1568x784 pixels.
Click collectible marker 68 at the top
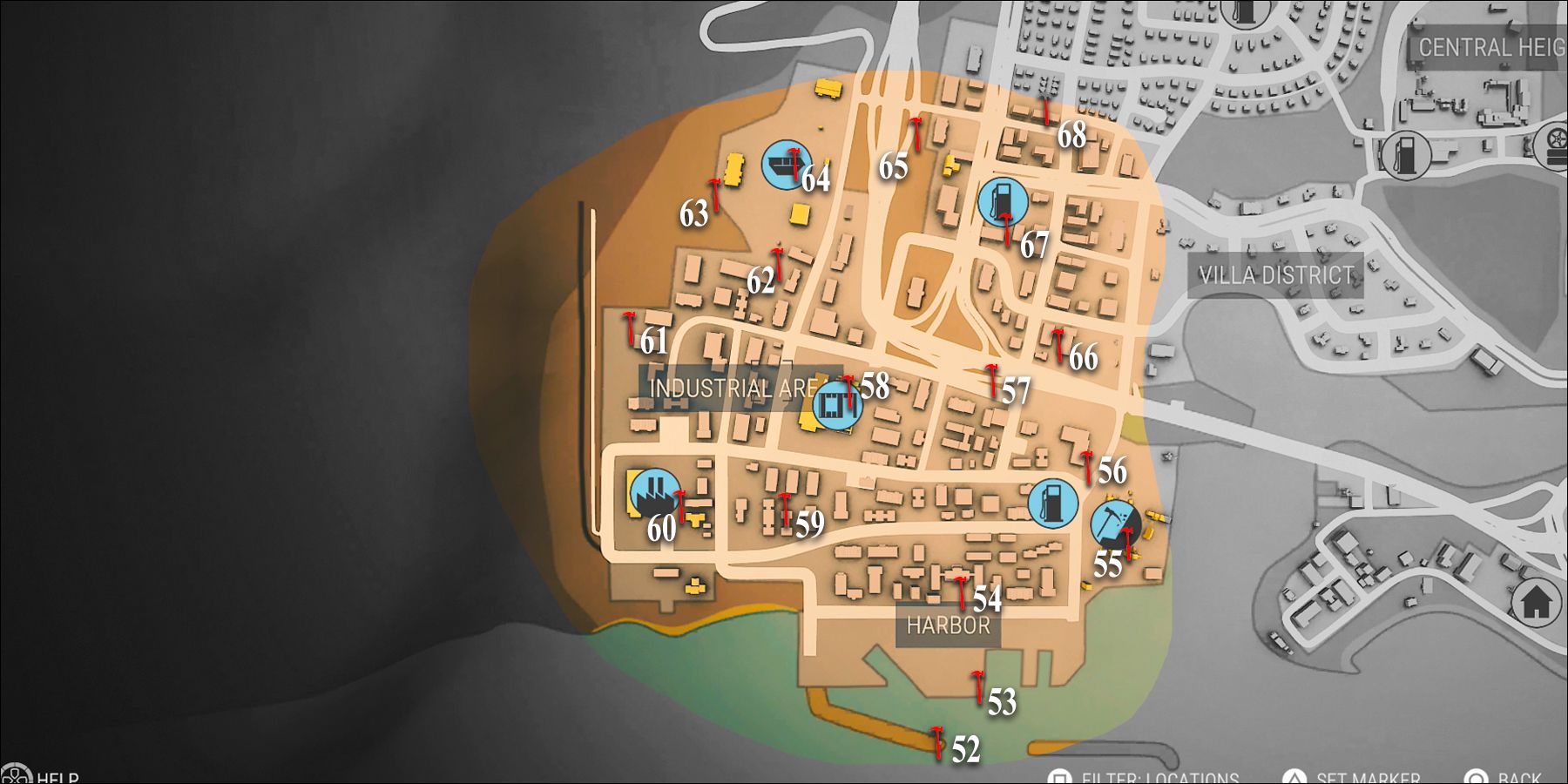1049,113
